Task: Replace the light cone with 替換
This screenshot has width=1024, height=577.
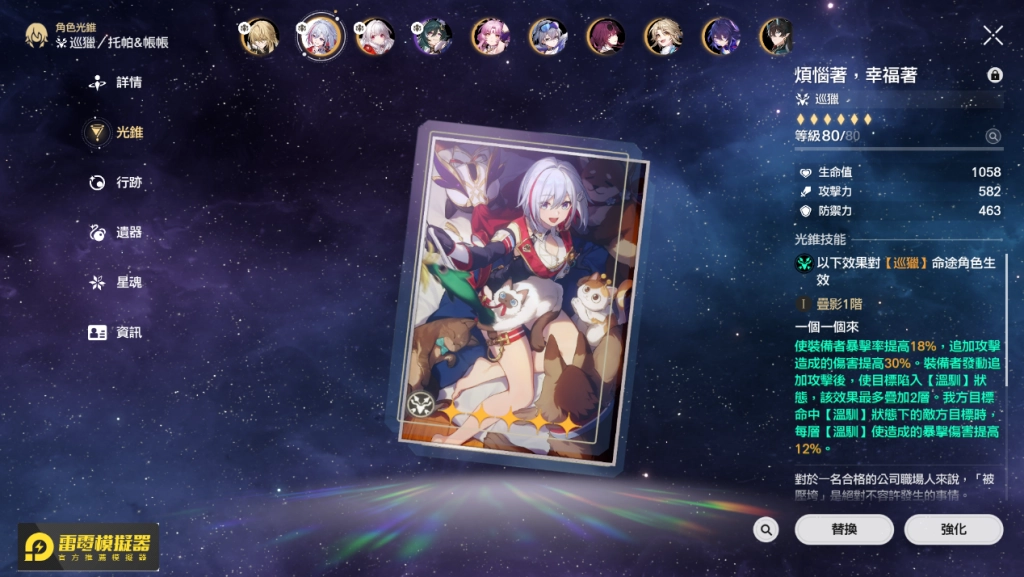Action: pyautogui.click(x=844, y=530)
